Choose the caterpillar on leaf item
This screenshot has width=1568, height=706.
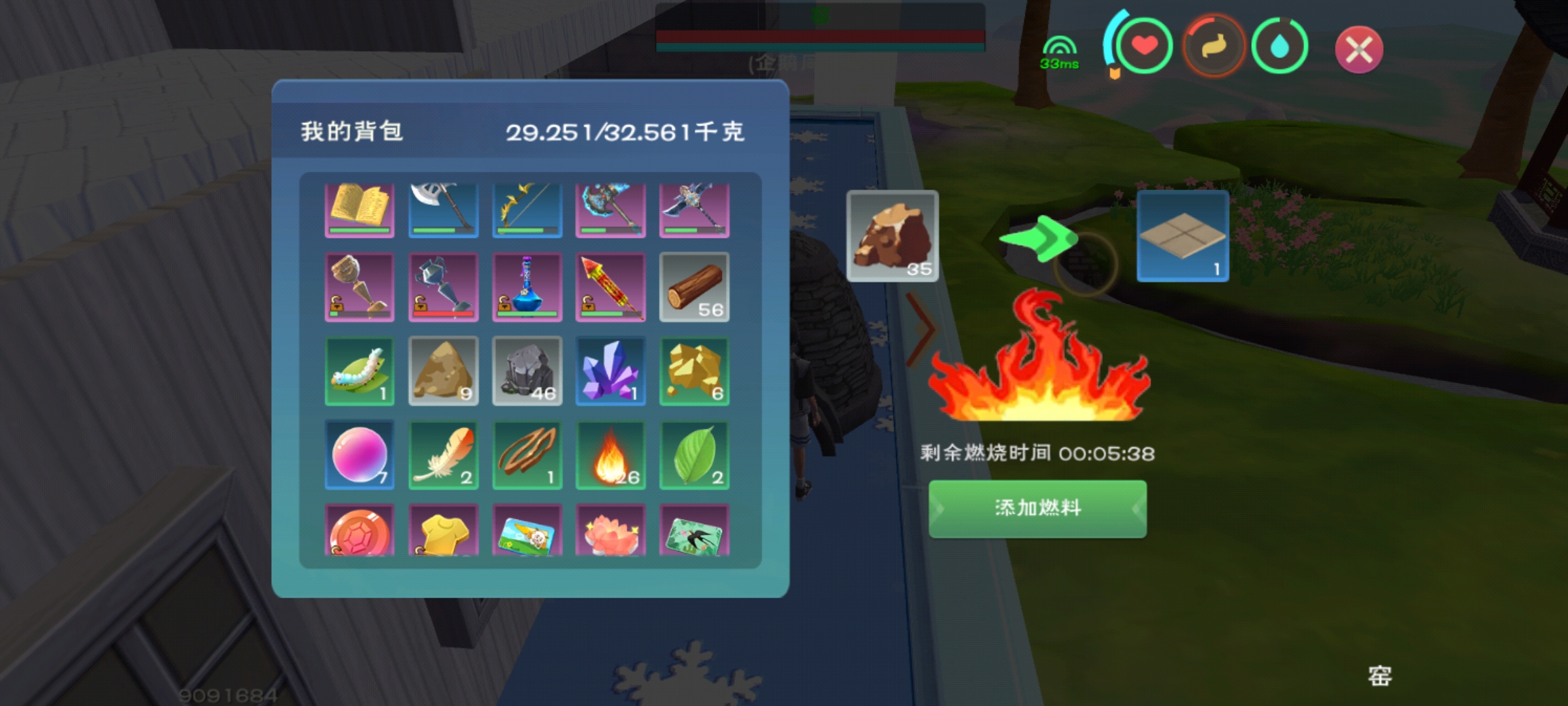tap(359, 371)
